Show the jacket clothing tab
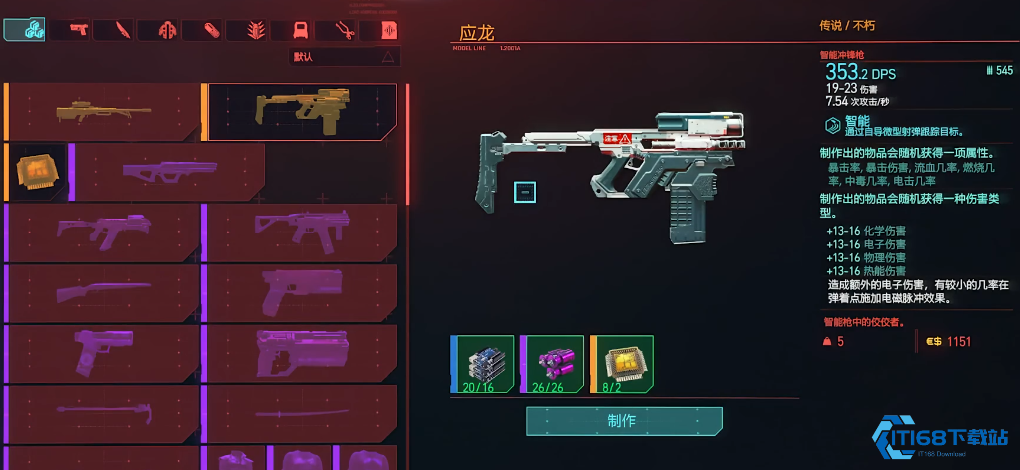This screenshot has width=1020, height=470. coord(167,30)
